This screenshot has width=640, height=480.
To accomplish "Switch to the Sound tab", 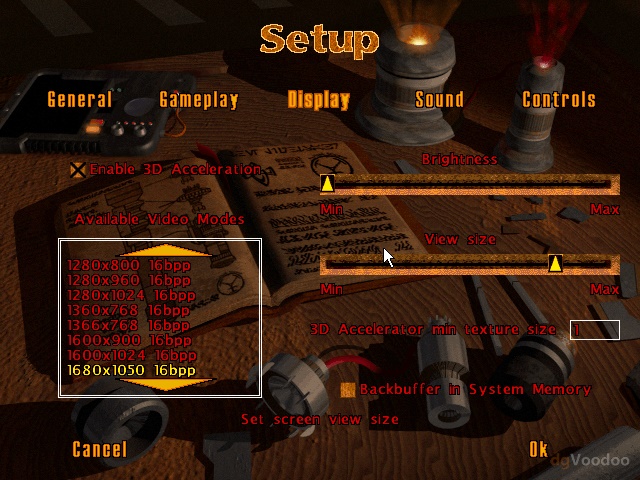I will [439, 100].
